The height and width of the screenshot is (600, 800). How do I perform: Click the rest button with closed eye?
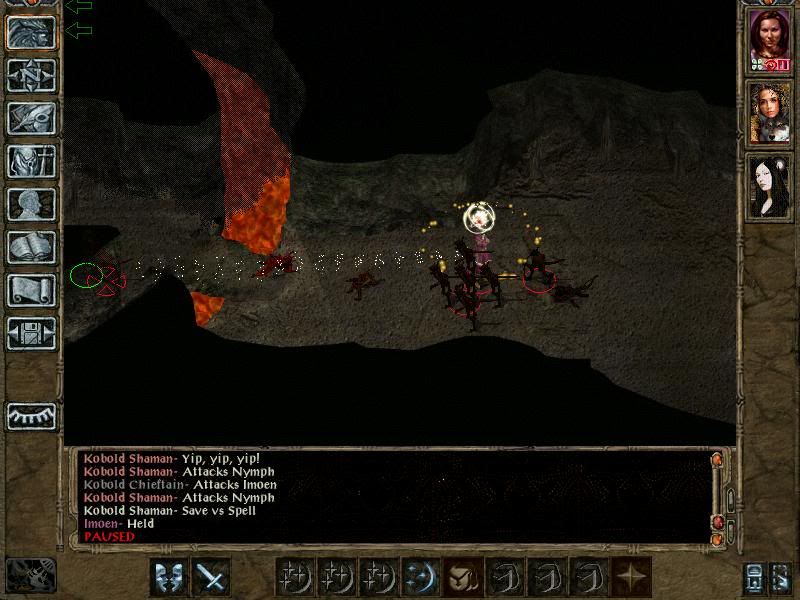31,415
